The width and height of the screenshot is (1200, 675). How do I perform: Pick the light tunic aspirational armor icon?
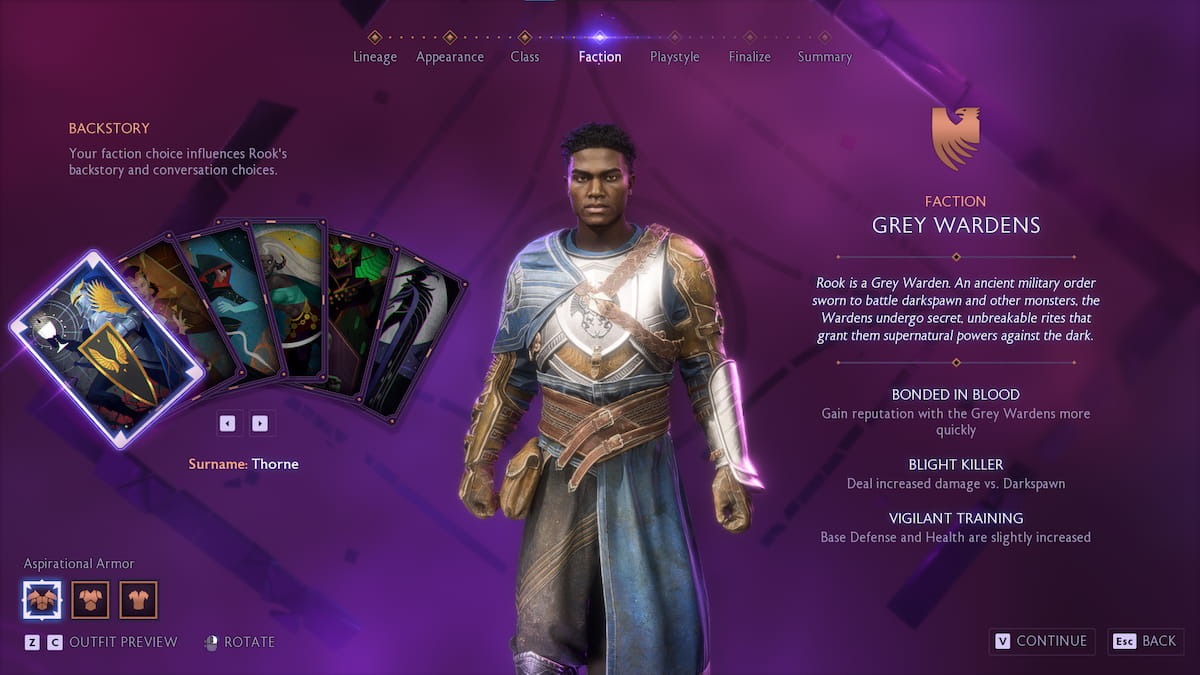(139, 600)
